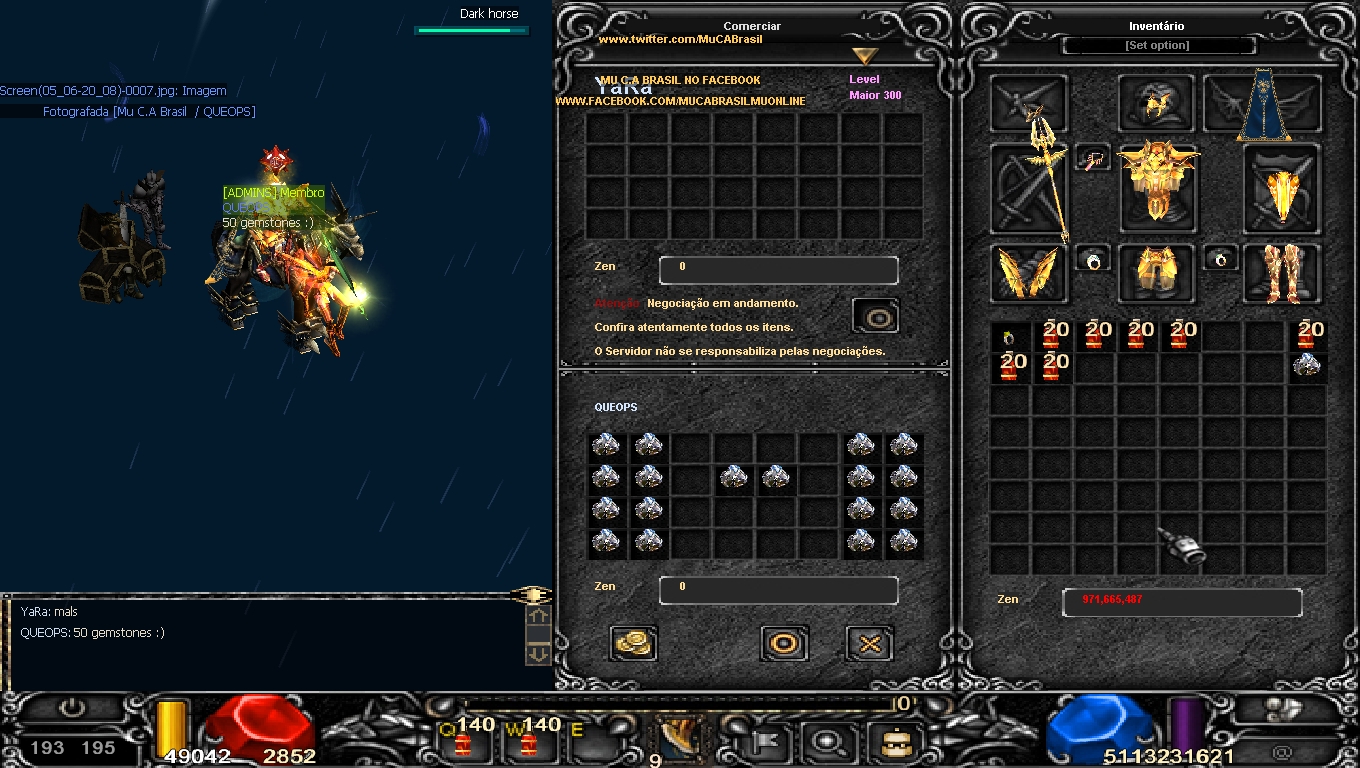Image resolution: width=1360 pixels, height=768 pixels.
Task: Click the flag icon on bottom bar
Action: click(770, 742)
